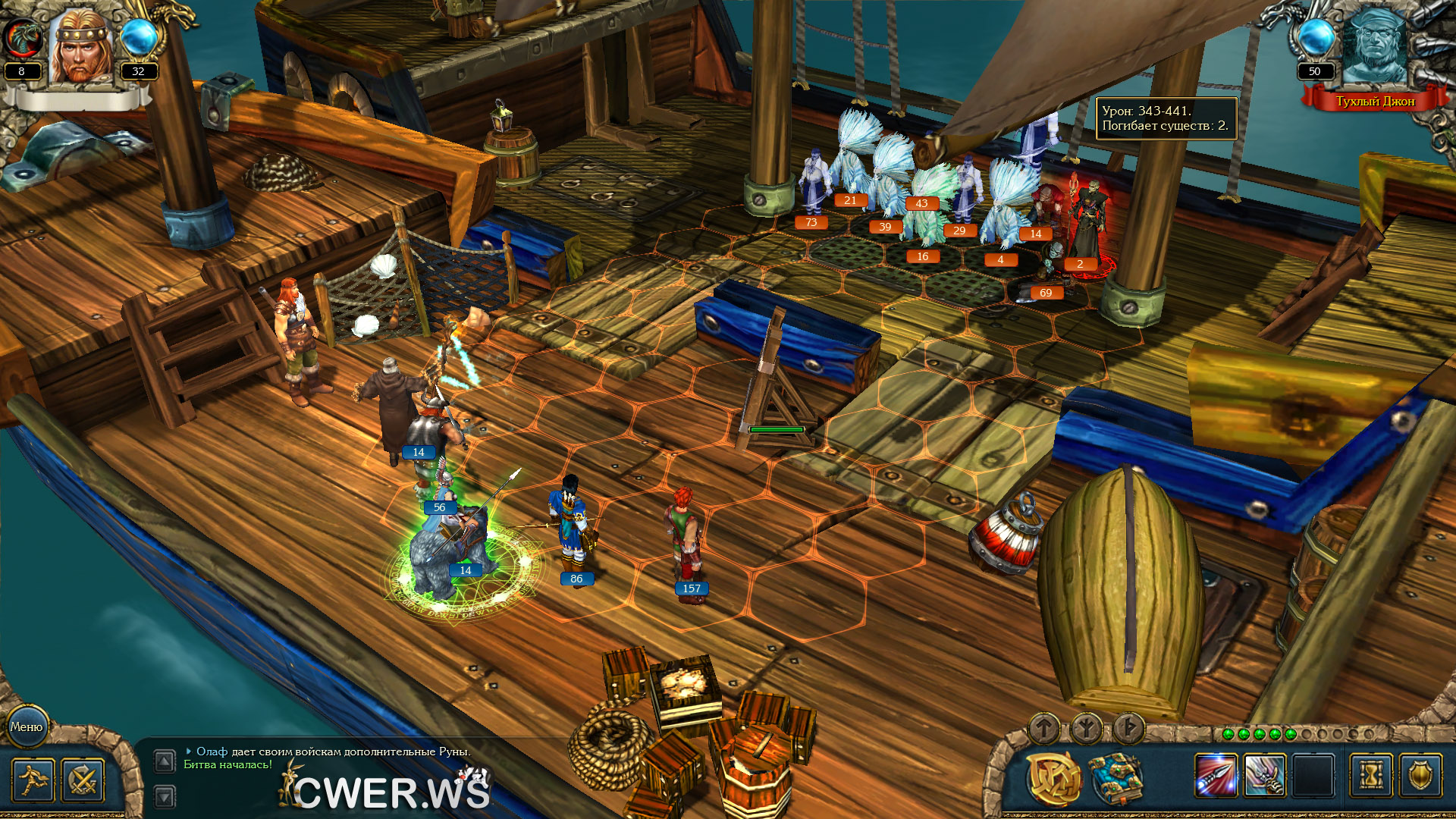This screenshot has height=819, width=1456.
Task: Use the glowing spear thrust ability
Action: (1215, 776)
